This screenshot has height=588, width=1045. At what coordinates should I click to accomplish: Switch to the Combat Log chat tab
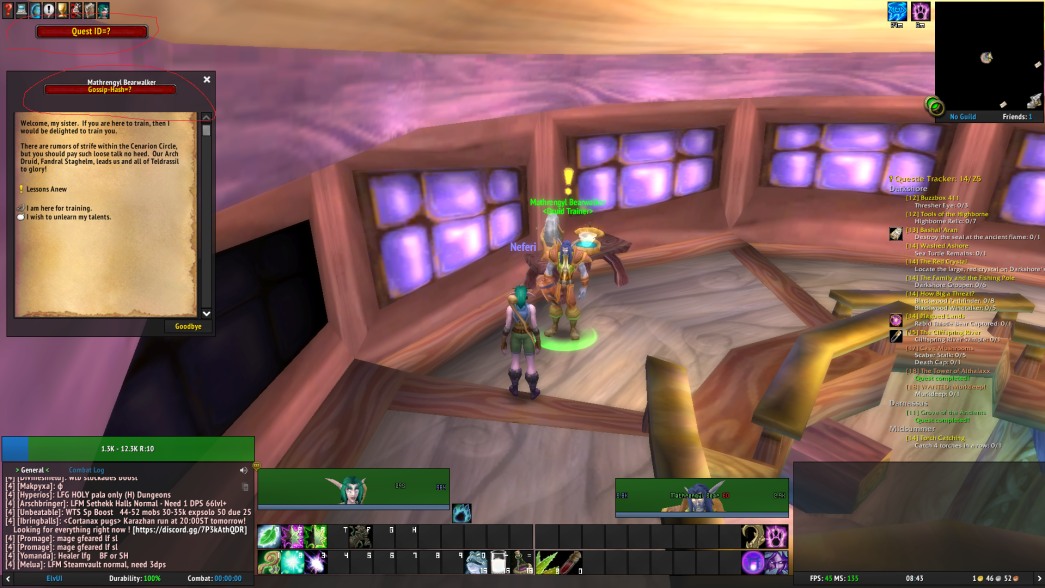tap(85, 469)
